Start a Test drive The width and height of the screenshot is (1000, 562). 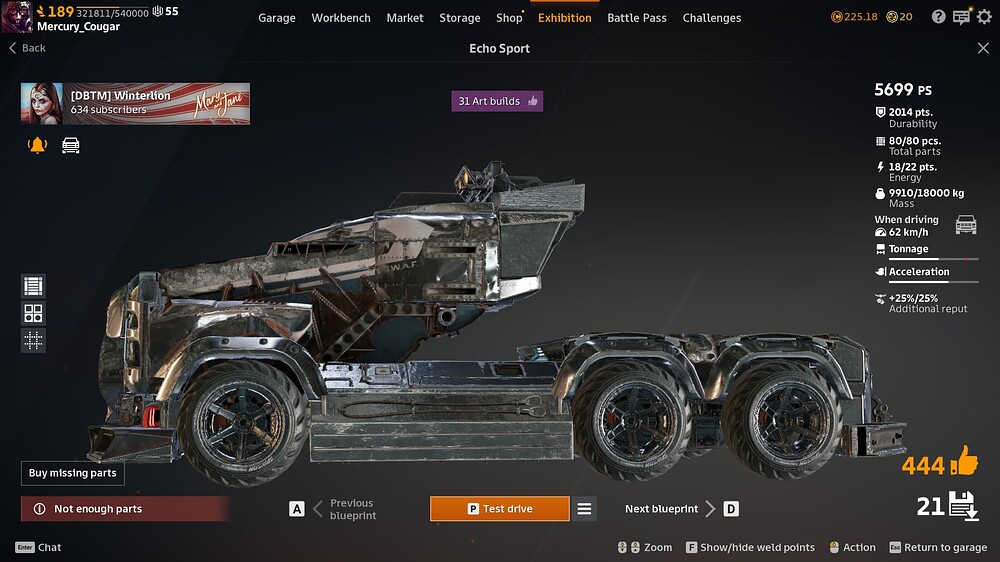500,509
